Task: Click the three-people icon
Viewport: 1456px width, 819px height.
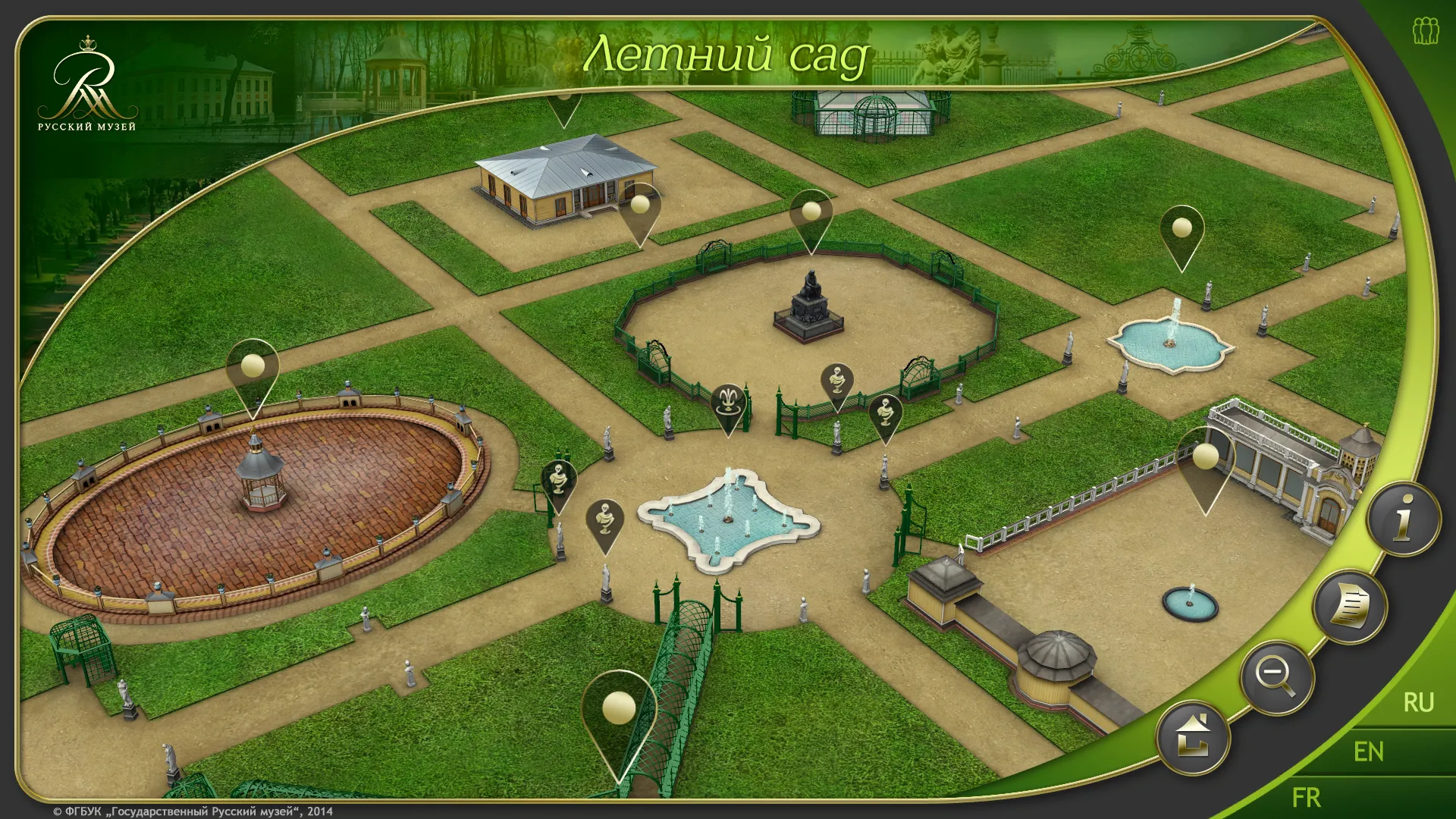Action: tap(1425, 32)
